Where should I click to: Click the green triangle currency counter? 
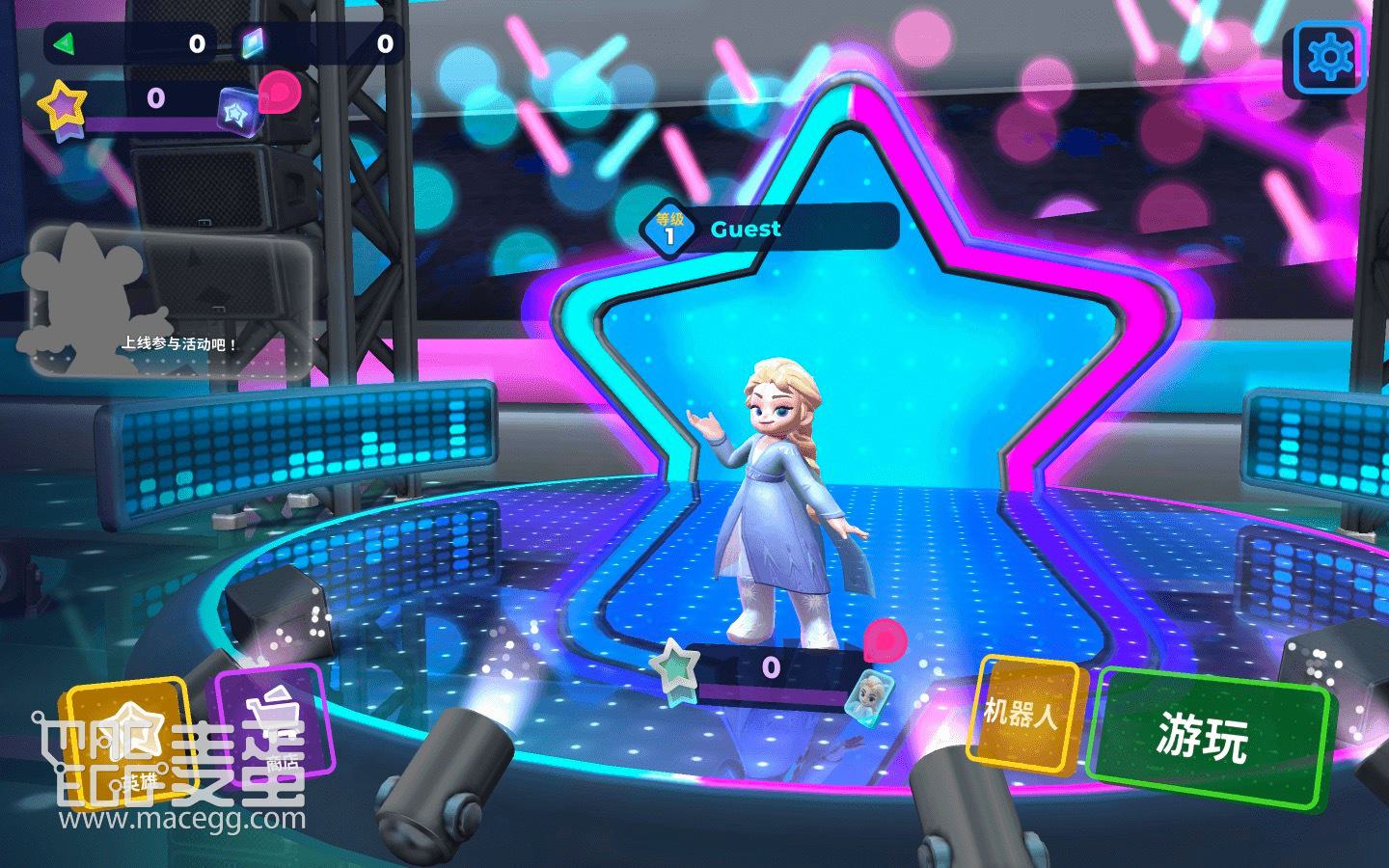coord(130,43)
